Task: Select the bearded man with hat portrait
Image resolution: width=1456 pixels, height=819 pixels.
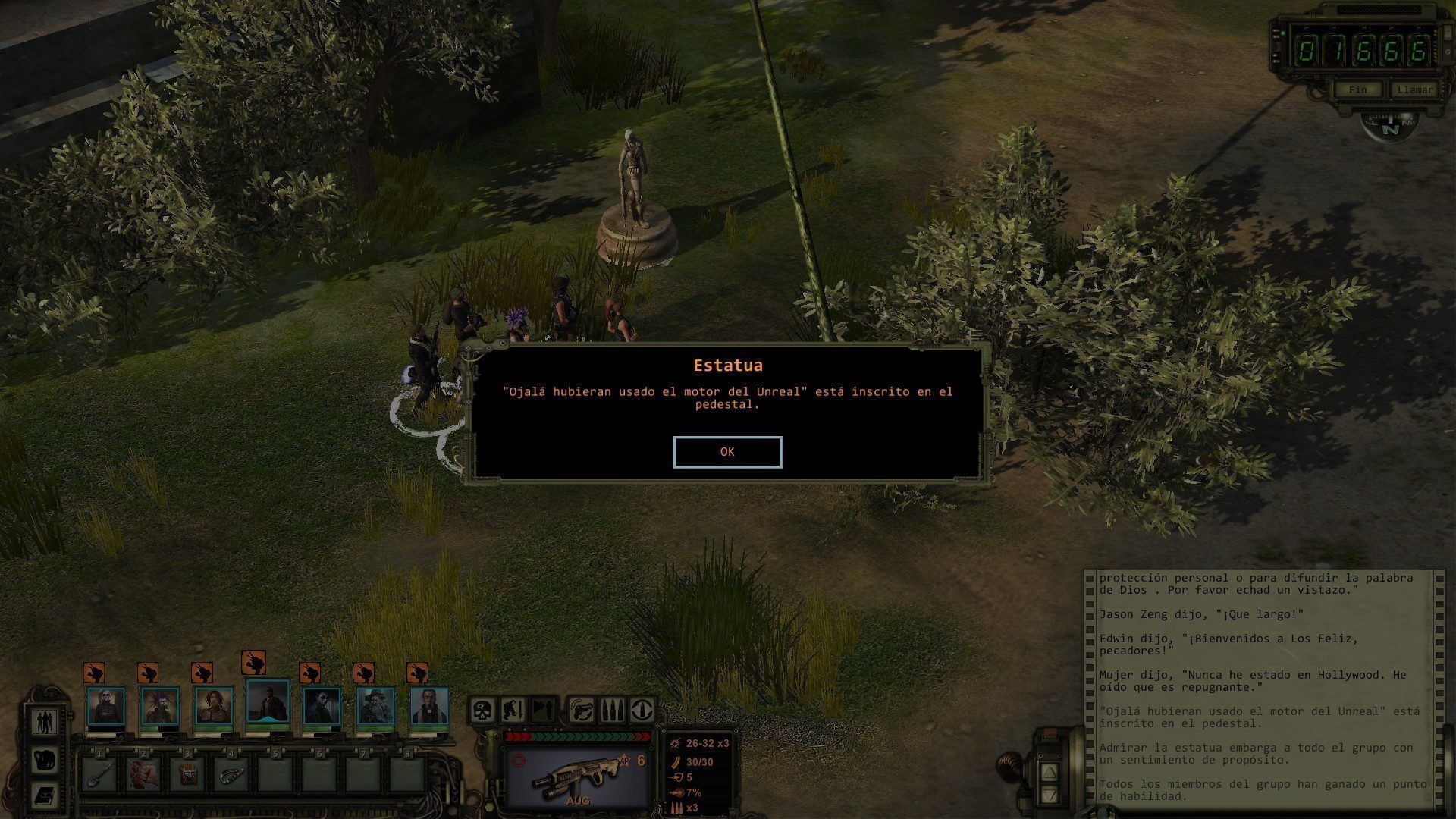Action: point(376,707)
